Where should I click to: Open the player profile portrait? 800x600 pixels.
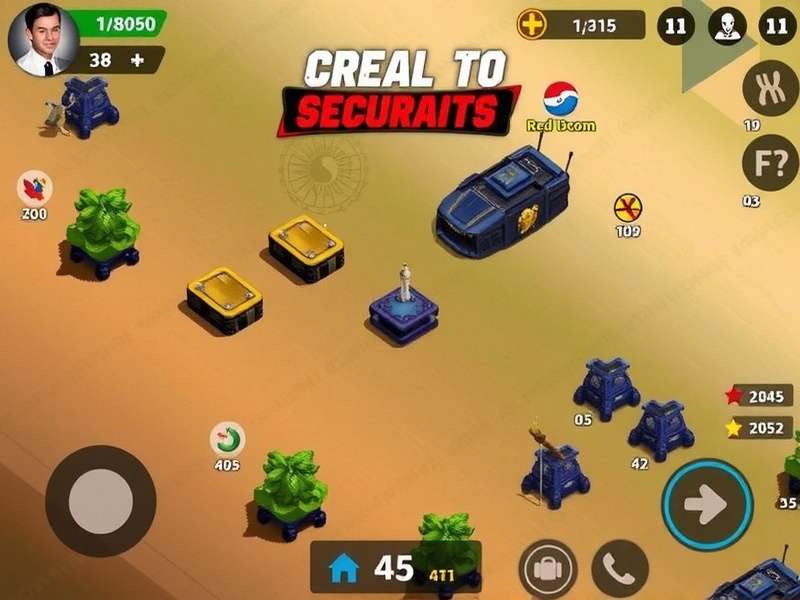click(x=43, y=40)
